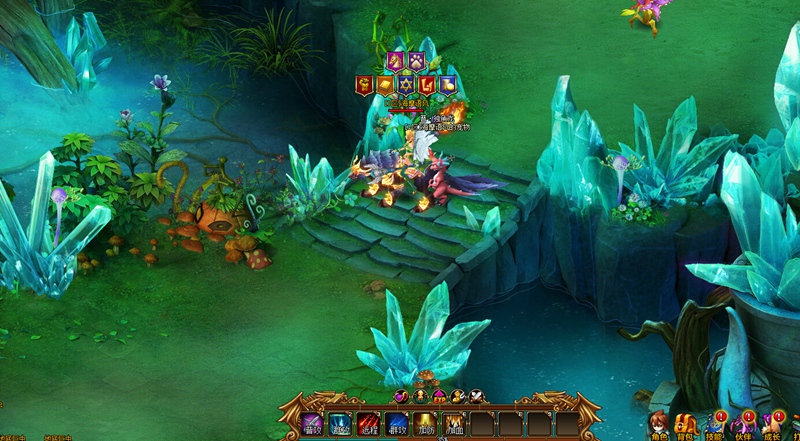The height and width of the screenshot is (441, 800).
Task: Select the round crossed-swords icon
Action: (x=477, y=397)
